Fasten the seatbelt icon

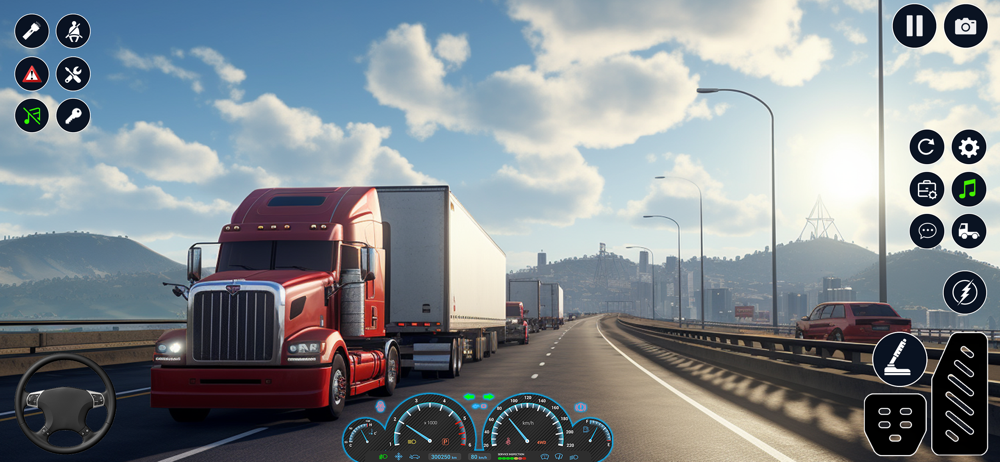(73, 31)
